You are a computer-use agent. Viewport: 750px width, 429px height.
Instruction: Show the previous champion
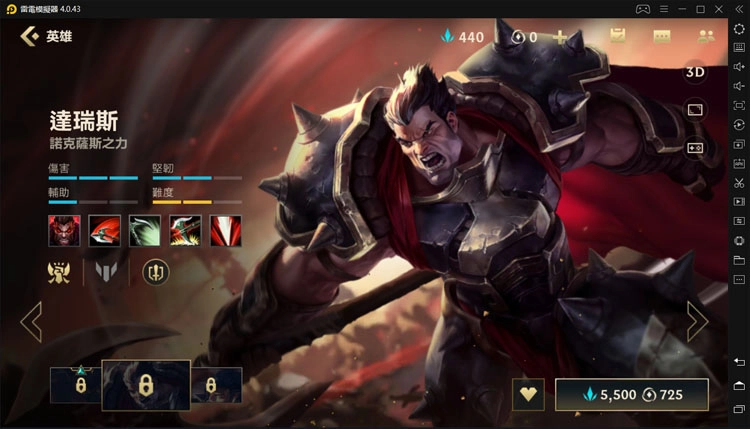[x=31, y=322]
